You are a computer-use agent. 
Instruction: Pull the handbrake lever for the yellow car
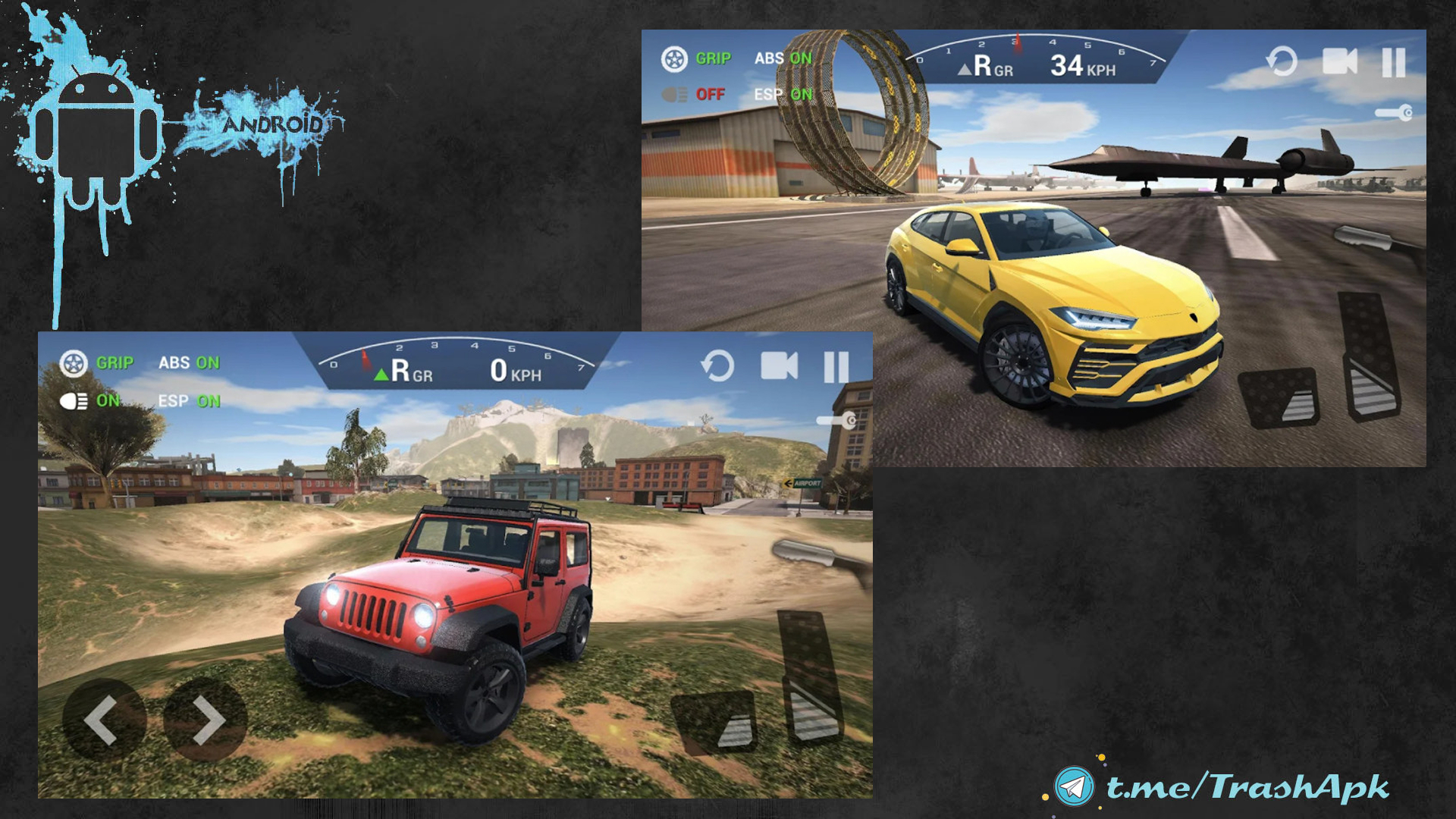pos(1374,240)
